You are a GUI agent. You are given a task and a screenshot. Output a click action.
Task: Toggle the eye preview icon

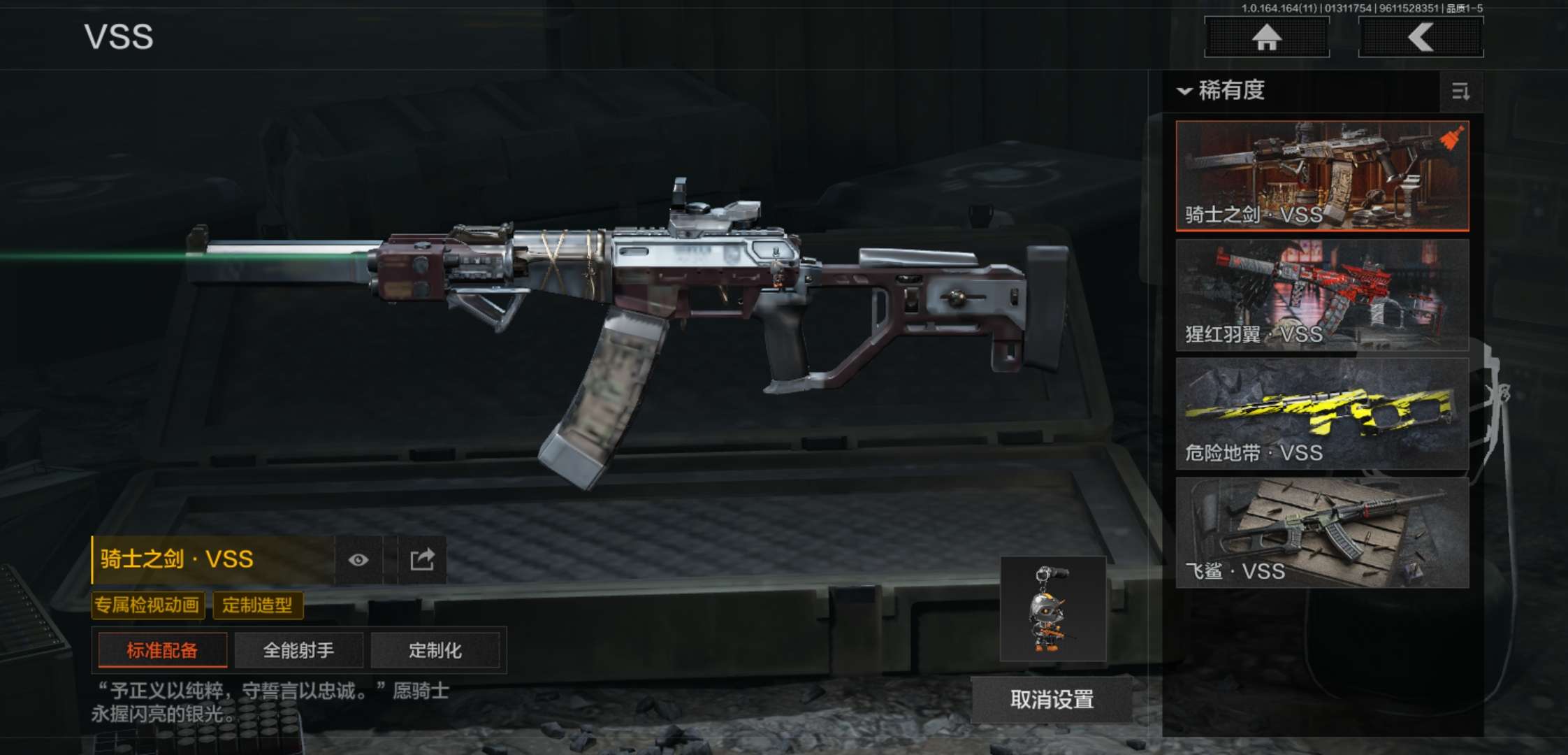coord(358,559)
